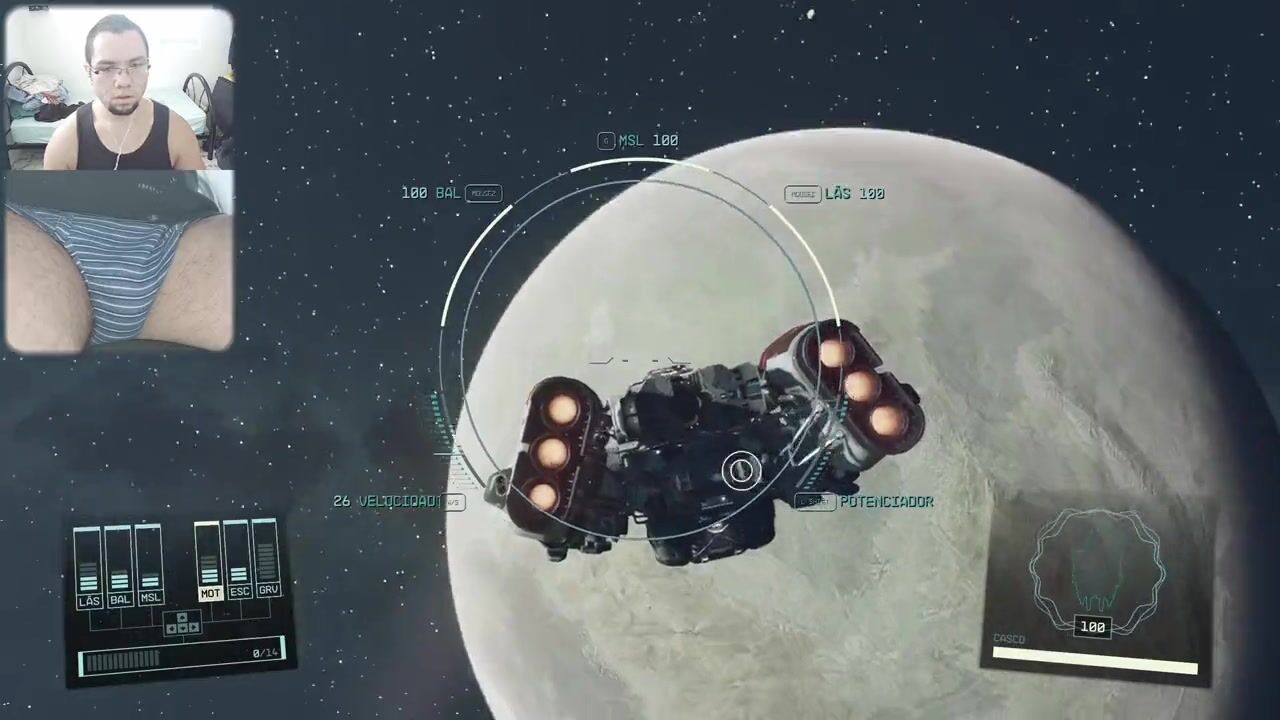Choose the MSL missile power column

[150, 567]
